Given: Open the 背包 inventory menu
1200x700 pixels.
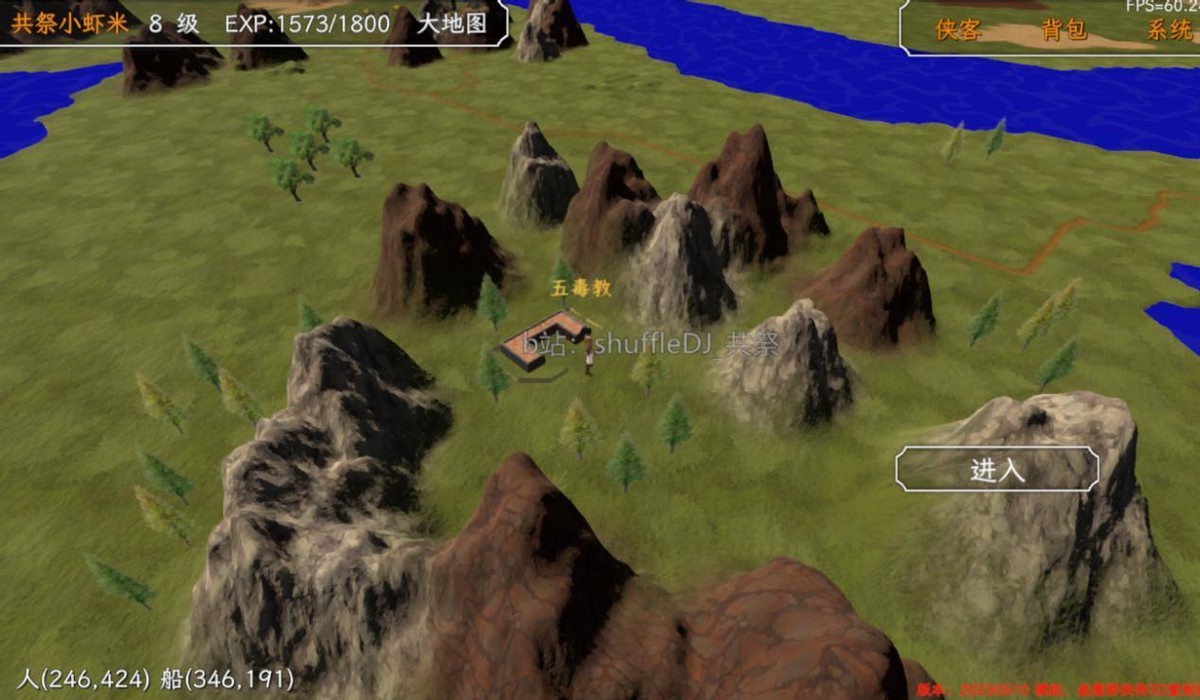Looking at the screenshot, I should click(x=1063, y=30).
